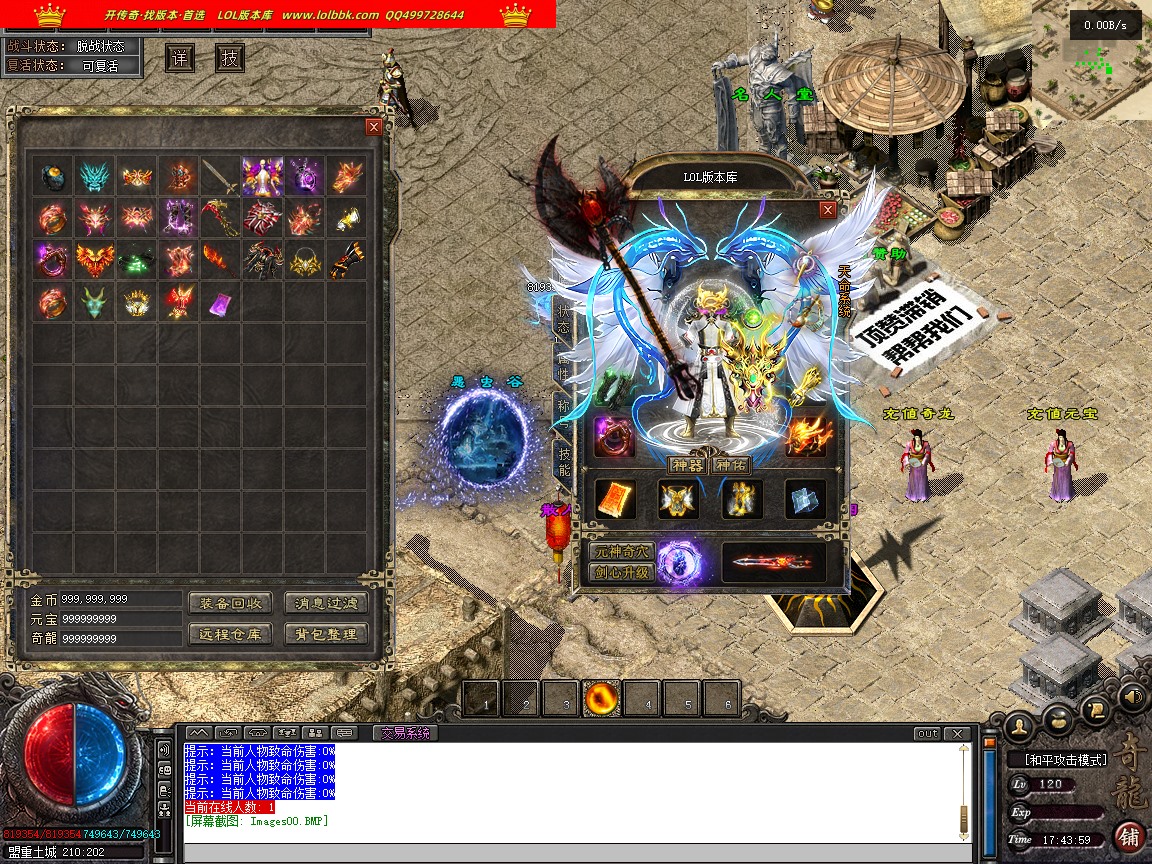Viewport: 1152px width, 864px height.
Task: Close the character equipment panel
Action: click(x=827, y=210)
